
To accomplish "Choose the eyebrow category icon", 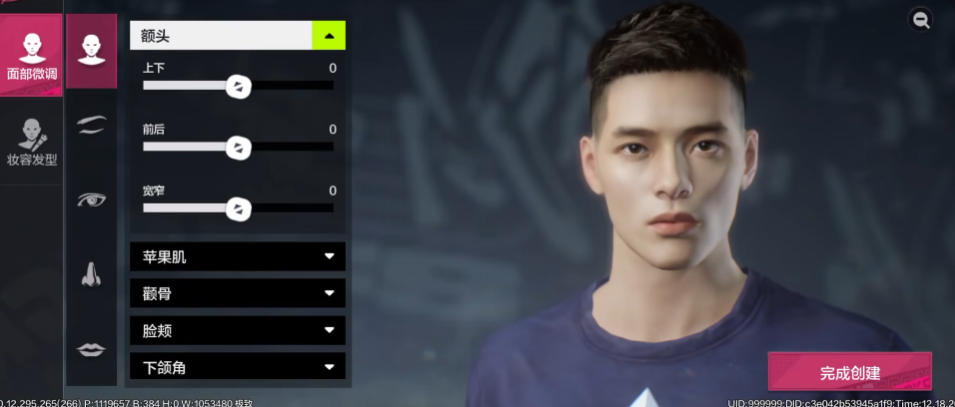I will [x=91, y=123].
